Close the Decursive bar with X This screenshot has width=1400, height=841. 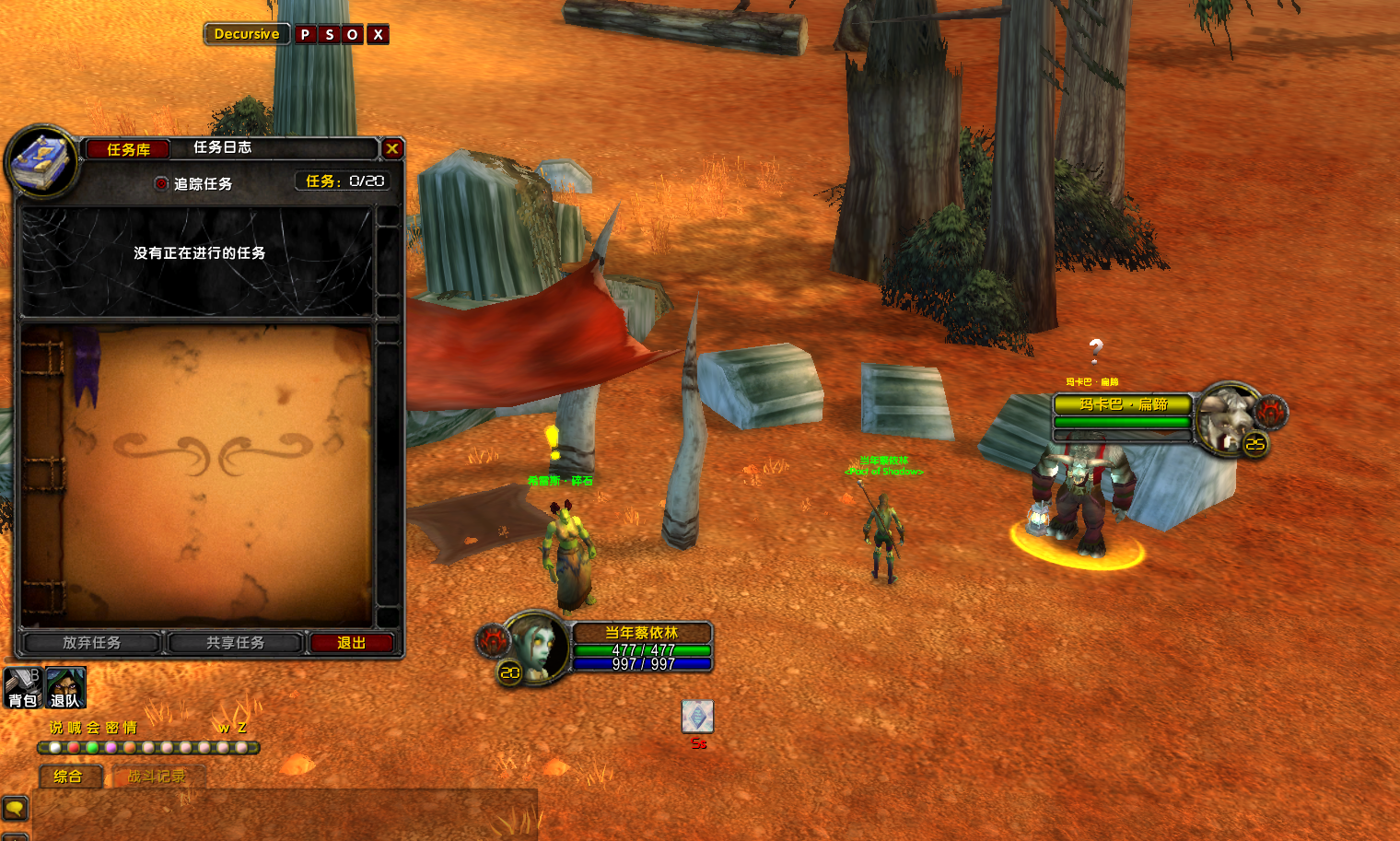378,34
